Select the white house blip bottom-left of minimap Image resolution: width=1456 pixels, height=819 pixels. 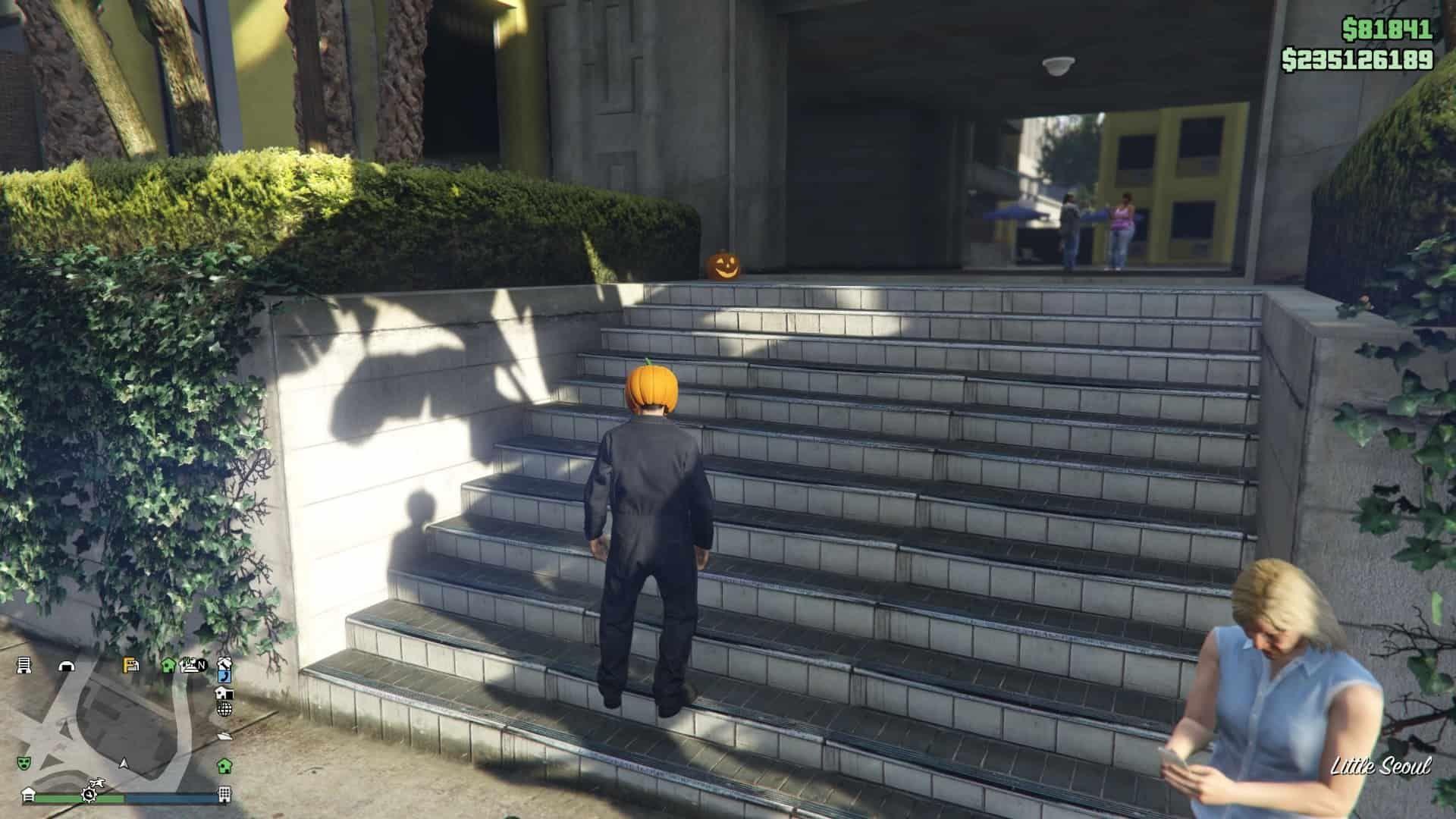coord(28,795)
